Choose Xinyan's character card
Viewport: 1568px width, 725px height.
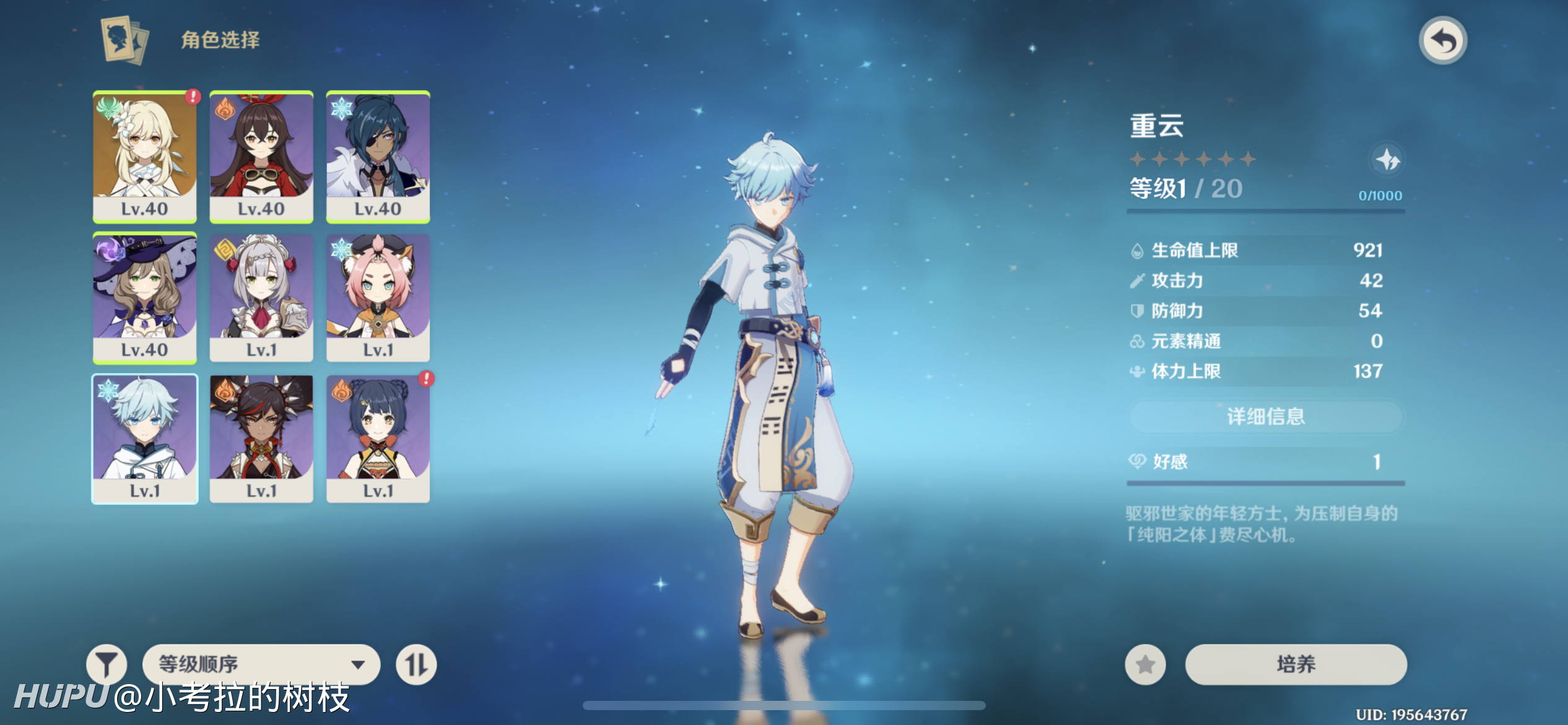click(x=261, y=439)
